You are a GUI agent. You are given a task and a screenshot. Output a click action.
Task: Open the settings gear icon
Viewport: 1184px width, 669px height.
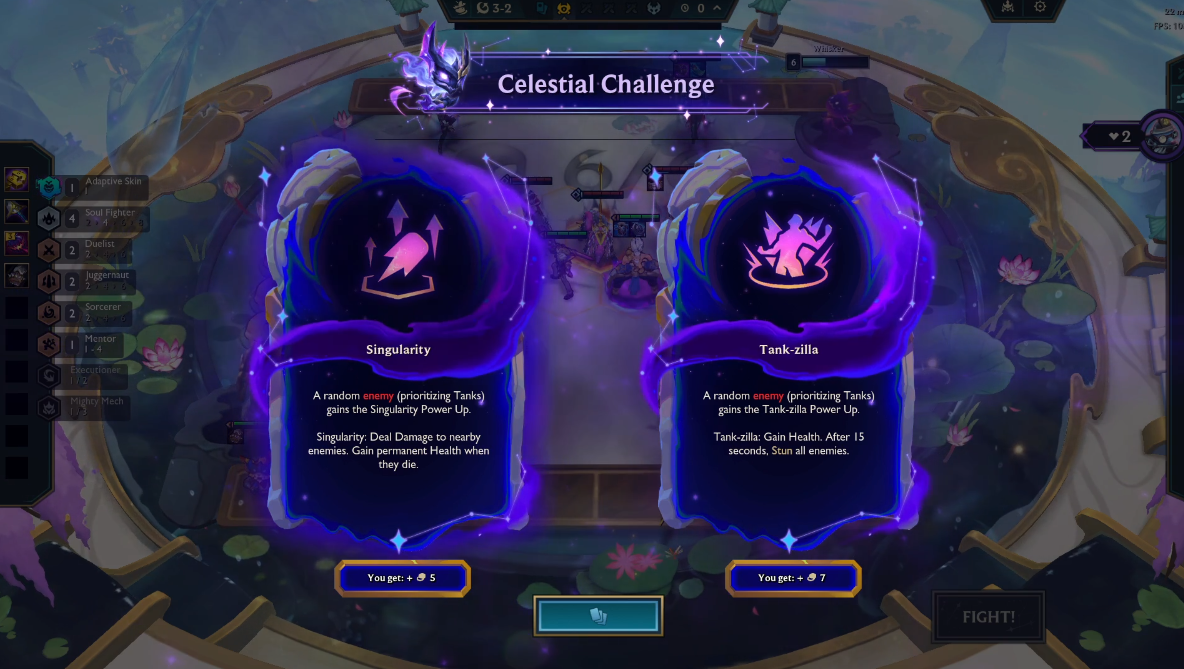click(x=1040, y=7)
